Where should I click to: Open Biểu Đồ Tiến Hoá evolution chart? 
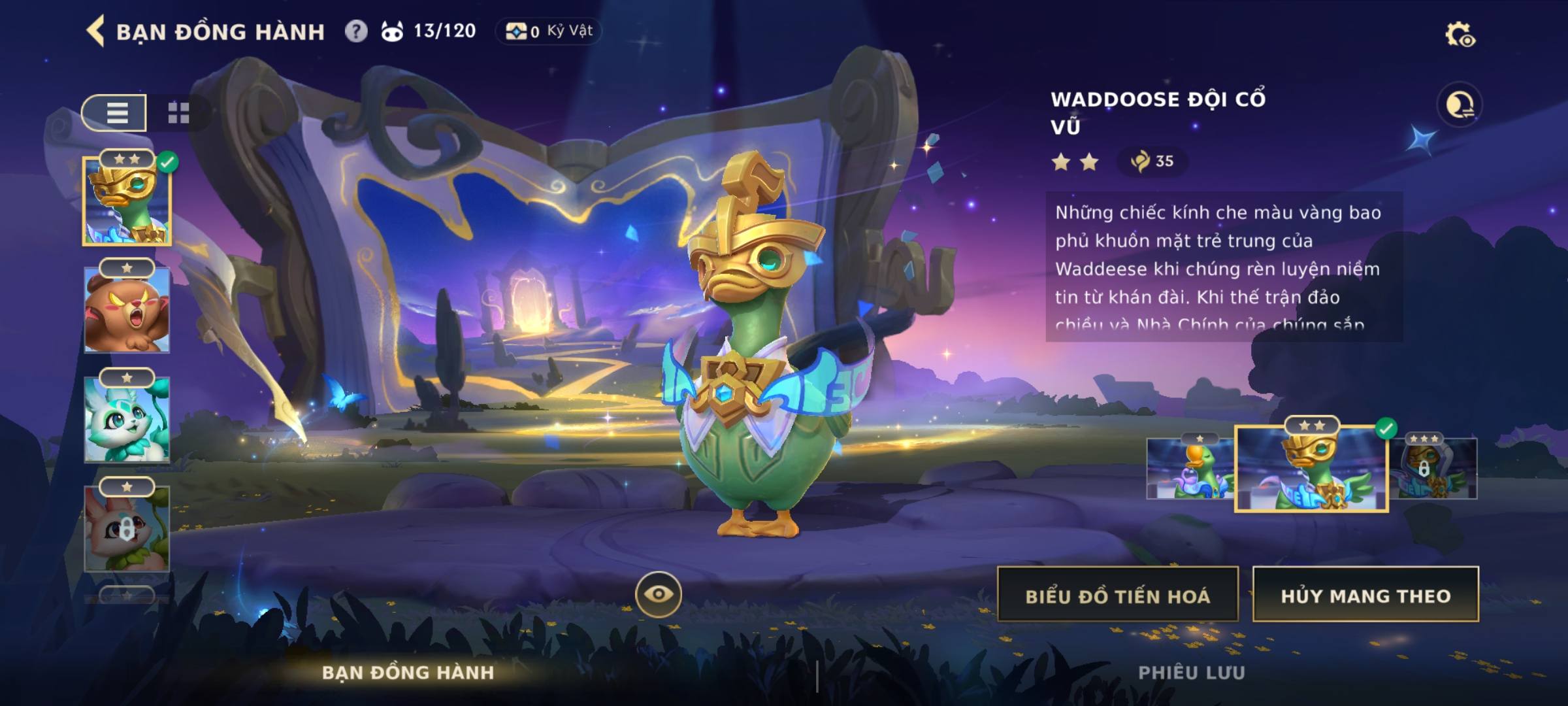(x=1117, y=595)
